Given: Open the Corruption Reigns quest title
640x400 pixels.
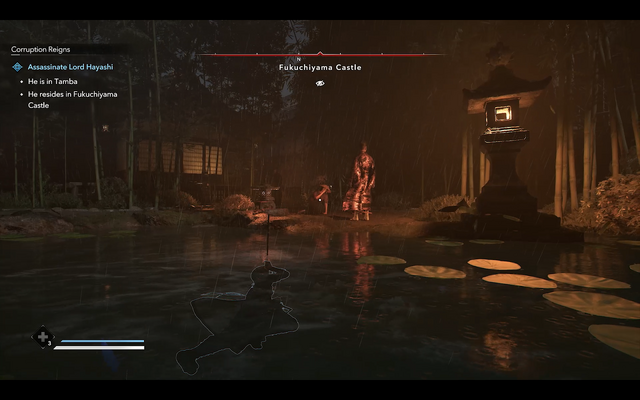Looking at the screenshot, I should tap(41, 49).
